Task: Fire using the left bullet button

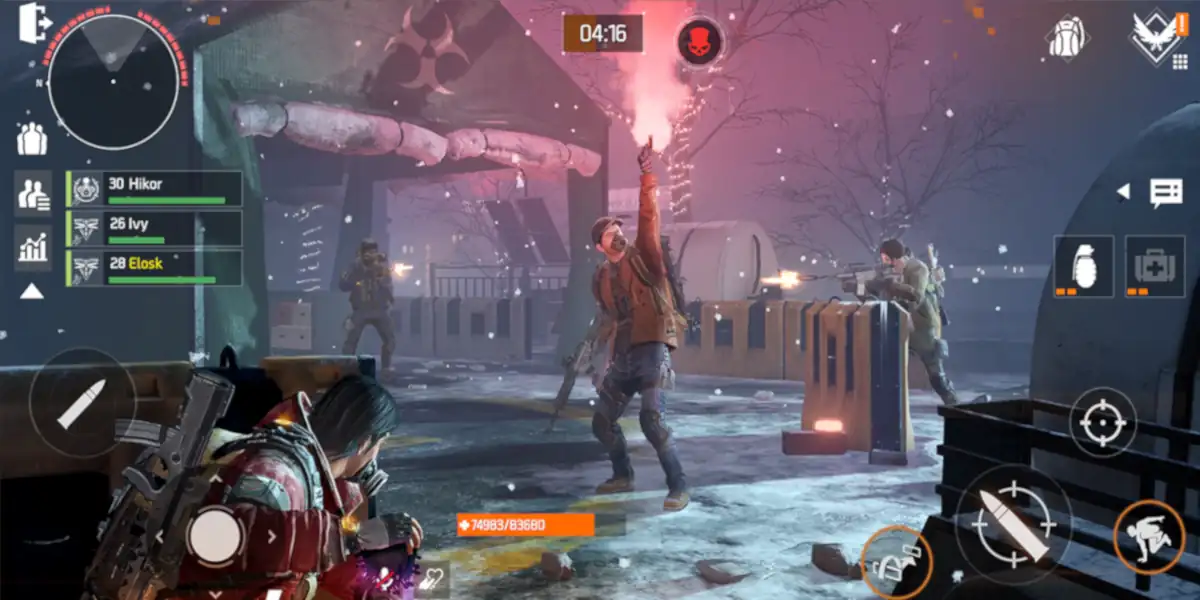Action: pos(81,402)
